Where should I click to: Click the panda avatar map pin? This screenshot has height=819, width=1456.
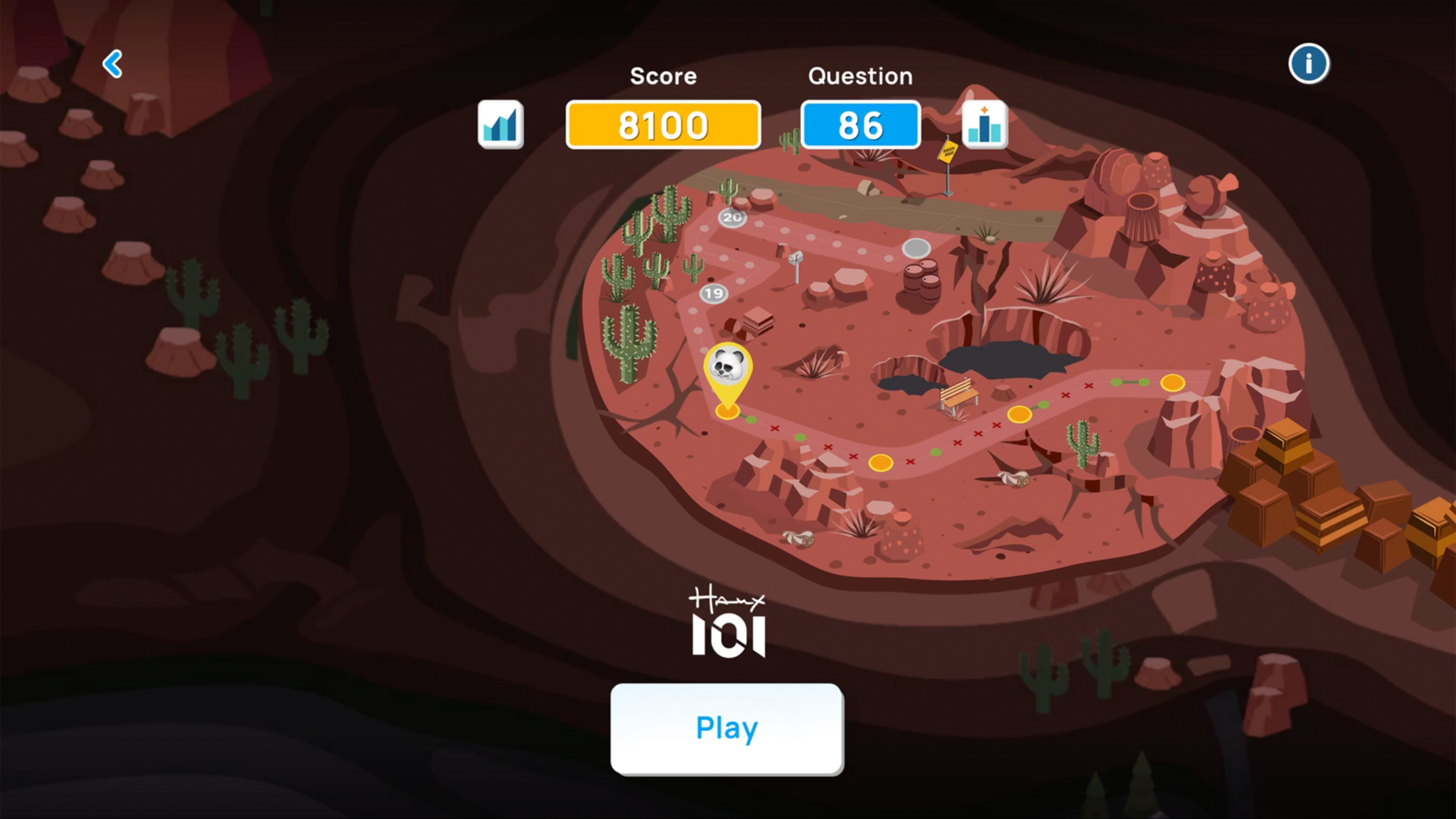coord(727,371)
